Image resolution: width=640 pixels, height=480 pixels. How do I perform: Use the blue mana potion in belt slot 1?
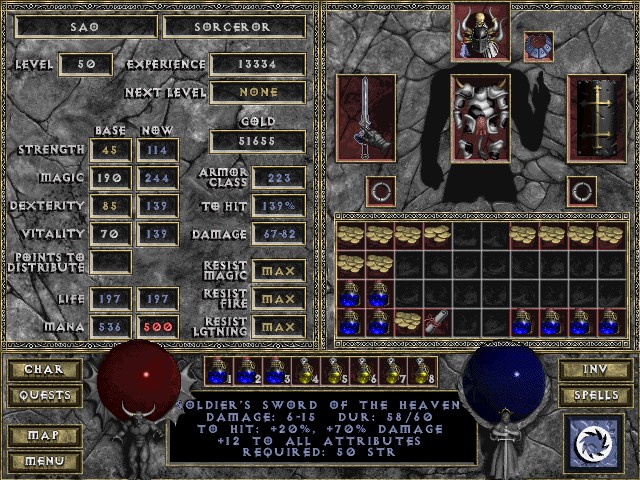pos(219,372)
